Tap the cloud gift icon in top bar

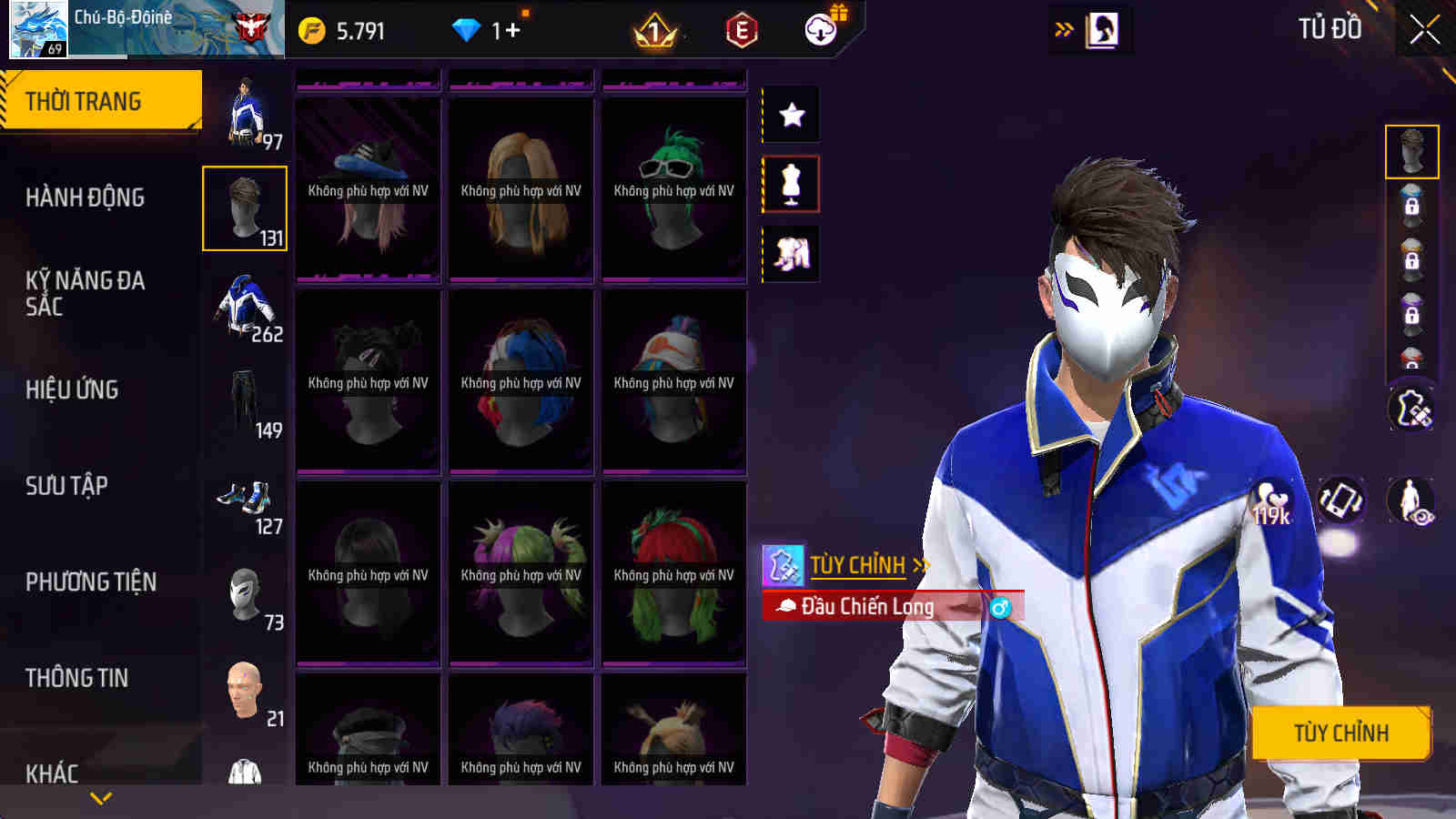822,29
